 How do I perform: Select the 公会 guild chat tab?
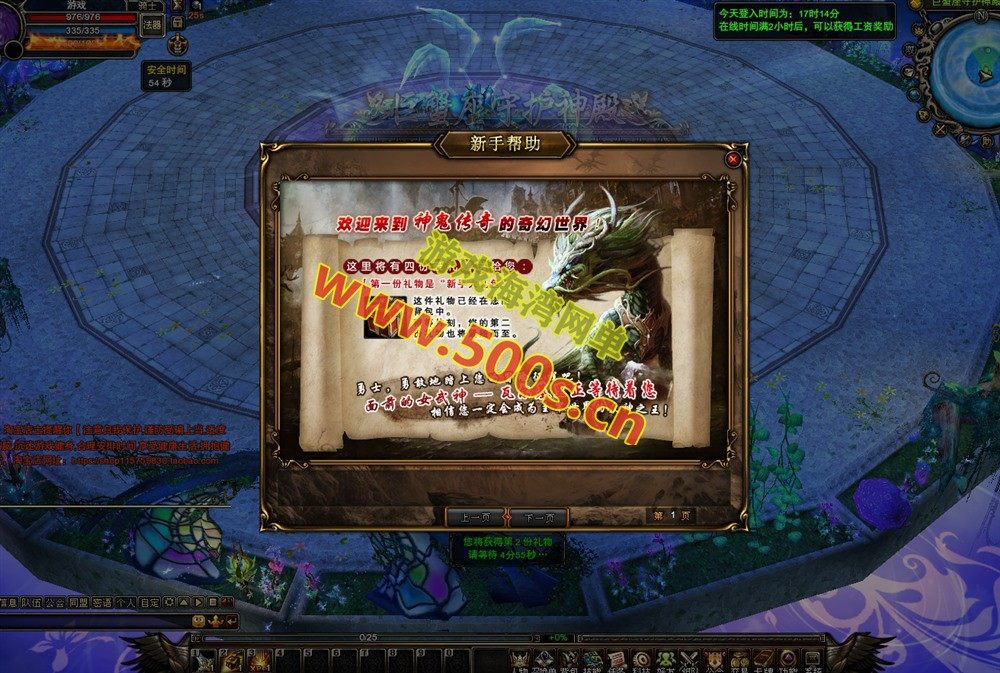[55, 602]
